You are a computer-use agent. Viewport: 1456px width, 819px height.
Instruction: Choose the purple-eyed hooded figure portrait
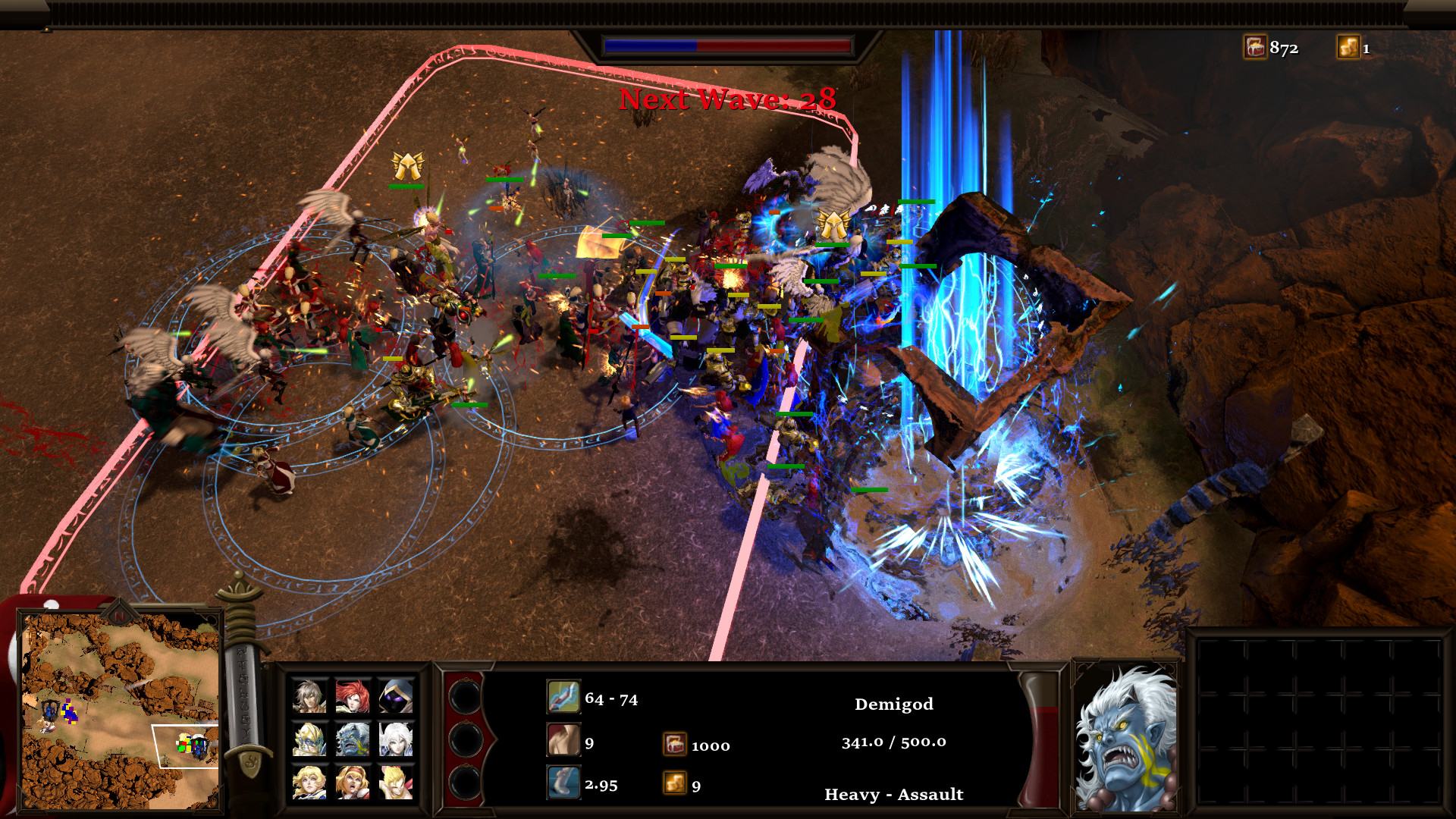[396, 695]
